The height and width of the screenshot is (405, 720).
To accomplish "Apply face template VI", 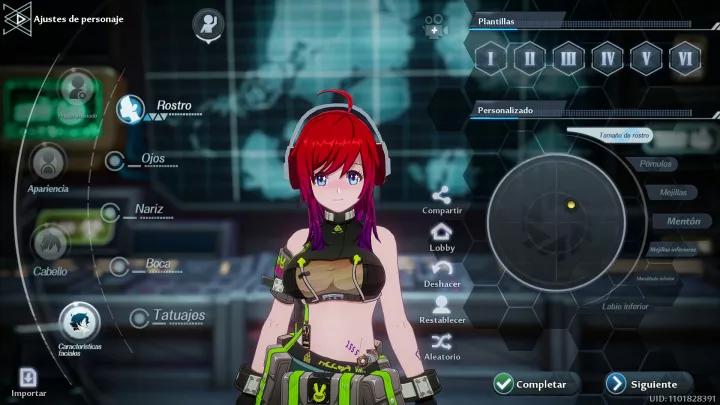I will pyautogui.click(x=685, y=57).
